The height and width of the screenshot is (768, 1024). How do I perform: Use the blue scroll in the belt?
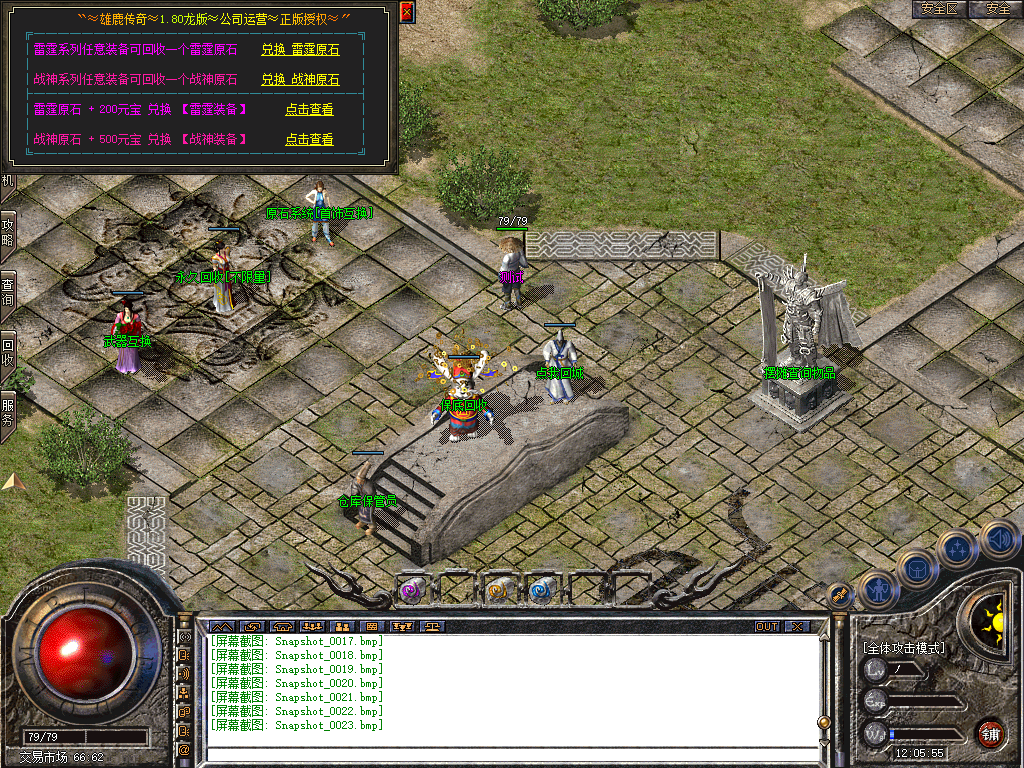[541, 590]
